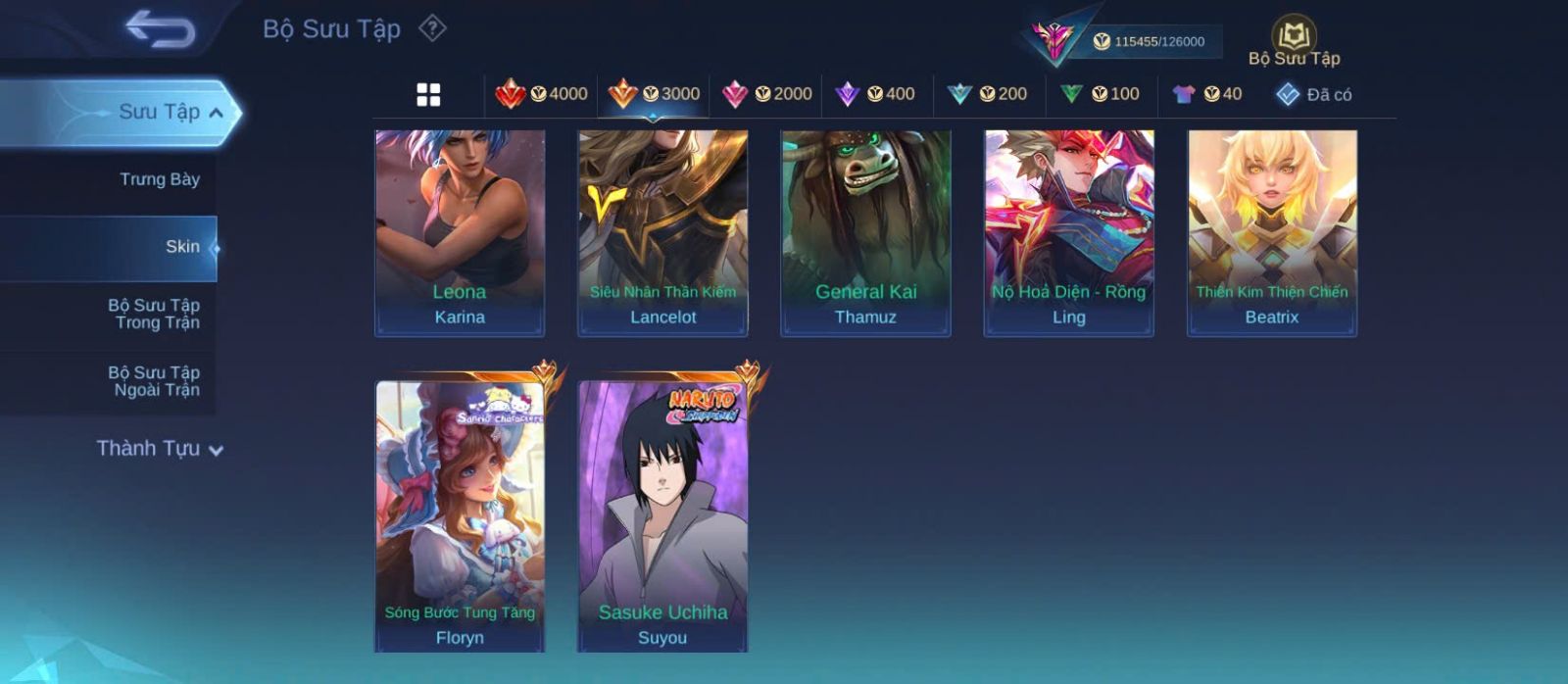The height and width of the screenshot is (684, 1568).
Task: Switch to the 400 points tier tab
Action: [x=875, y=94]
